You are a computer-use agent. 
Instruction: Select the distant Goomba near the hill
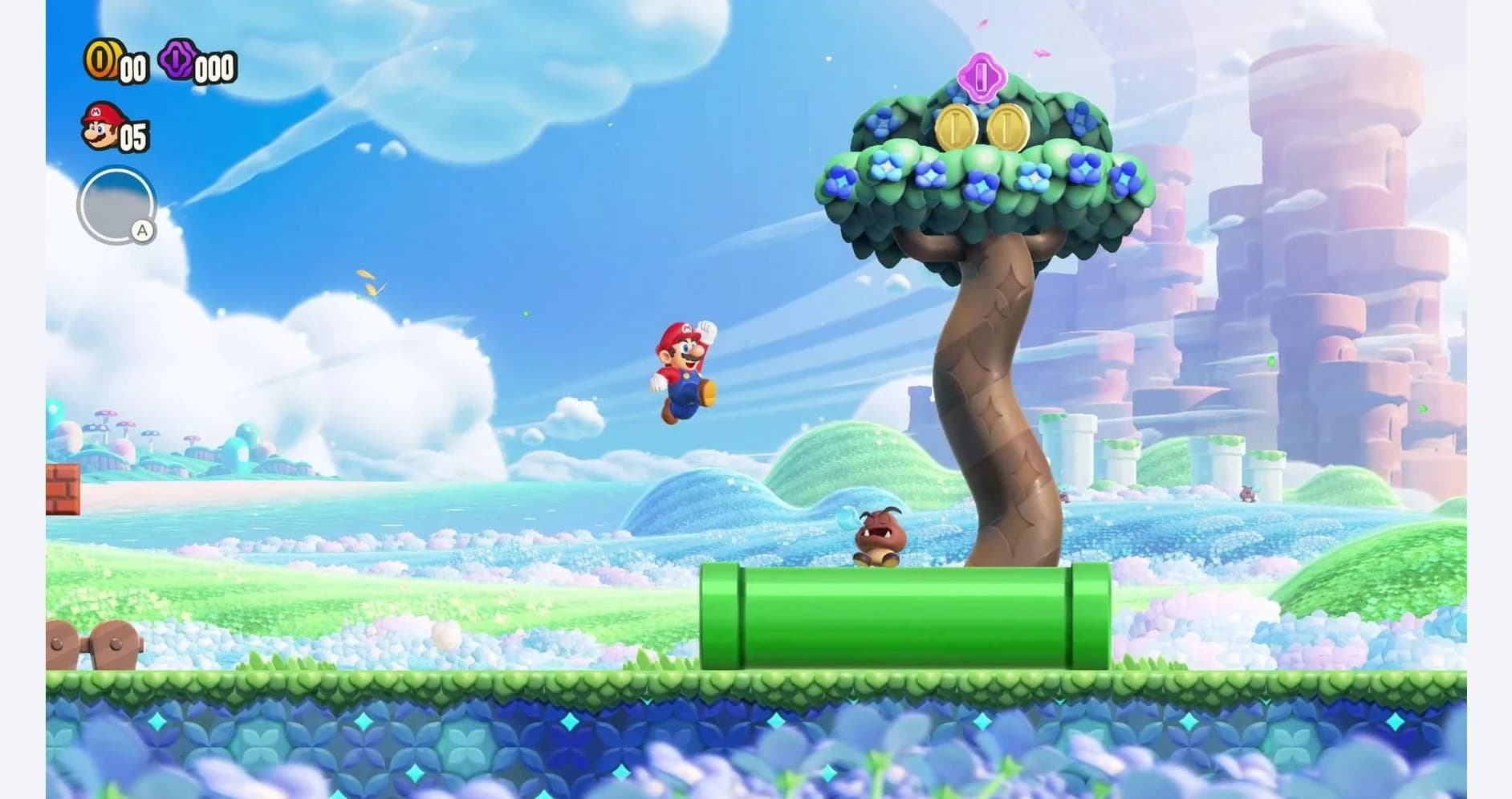point(1248,493)
